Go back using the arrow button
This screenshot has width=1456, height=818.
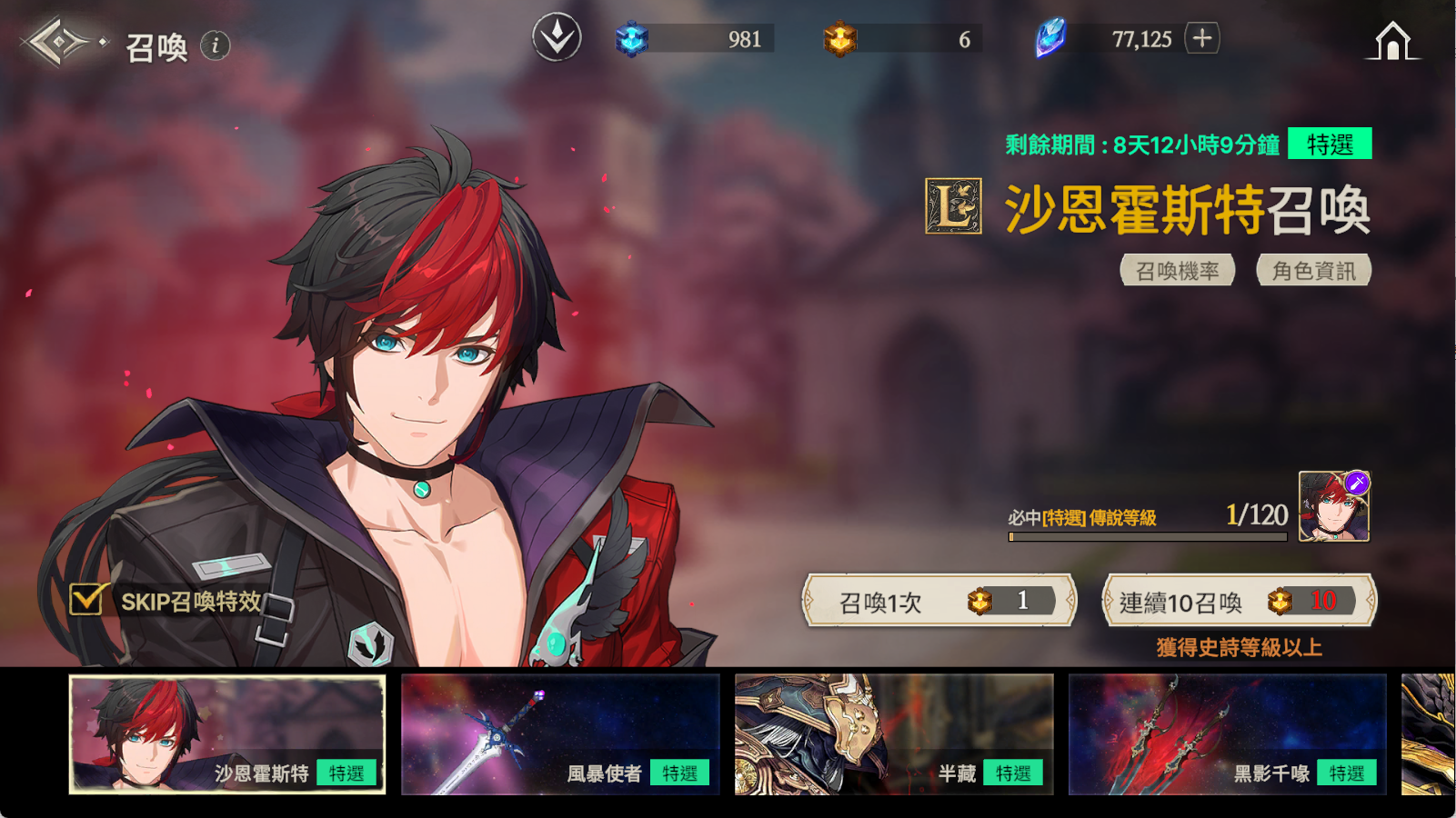click(57, 42)
